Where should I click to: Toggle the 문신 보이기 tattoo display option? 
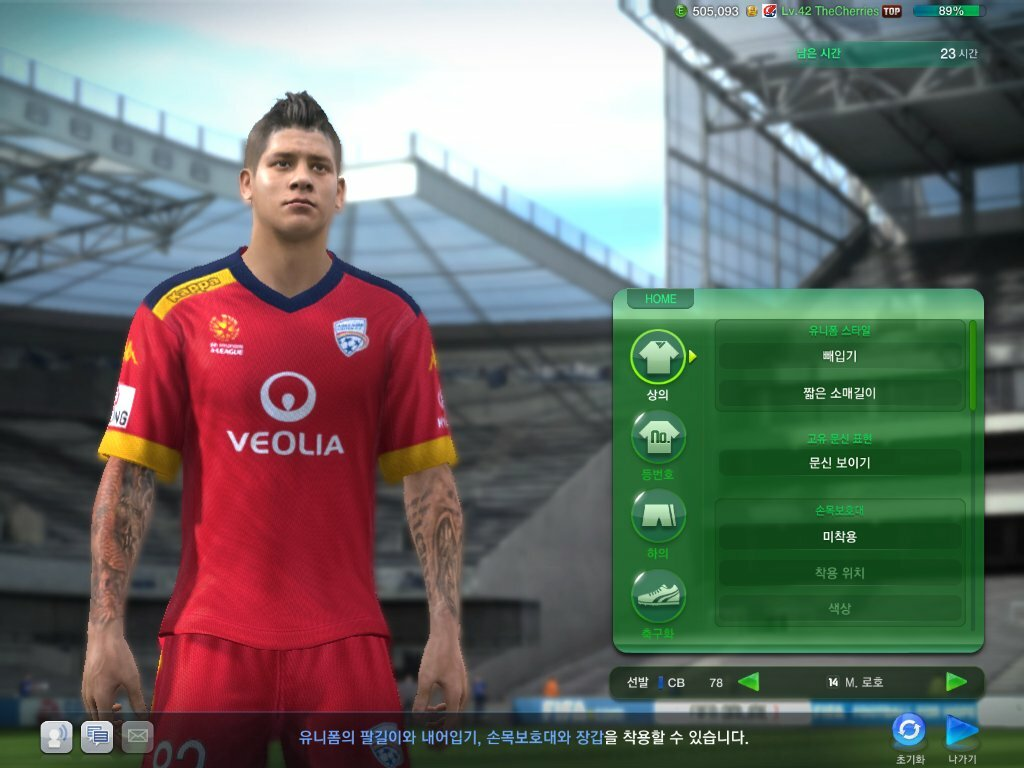[839, 463]
